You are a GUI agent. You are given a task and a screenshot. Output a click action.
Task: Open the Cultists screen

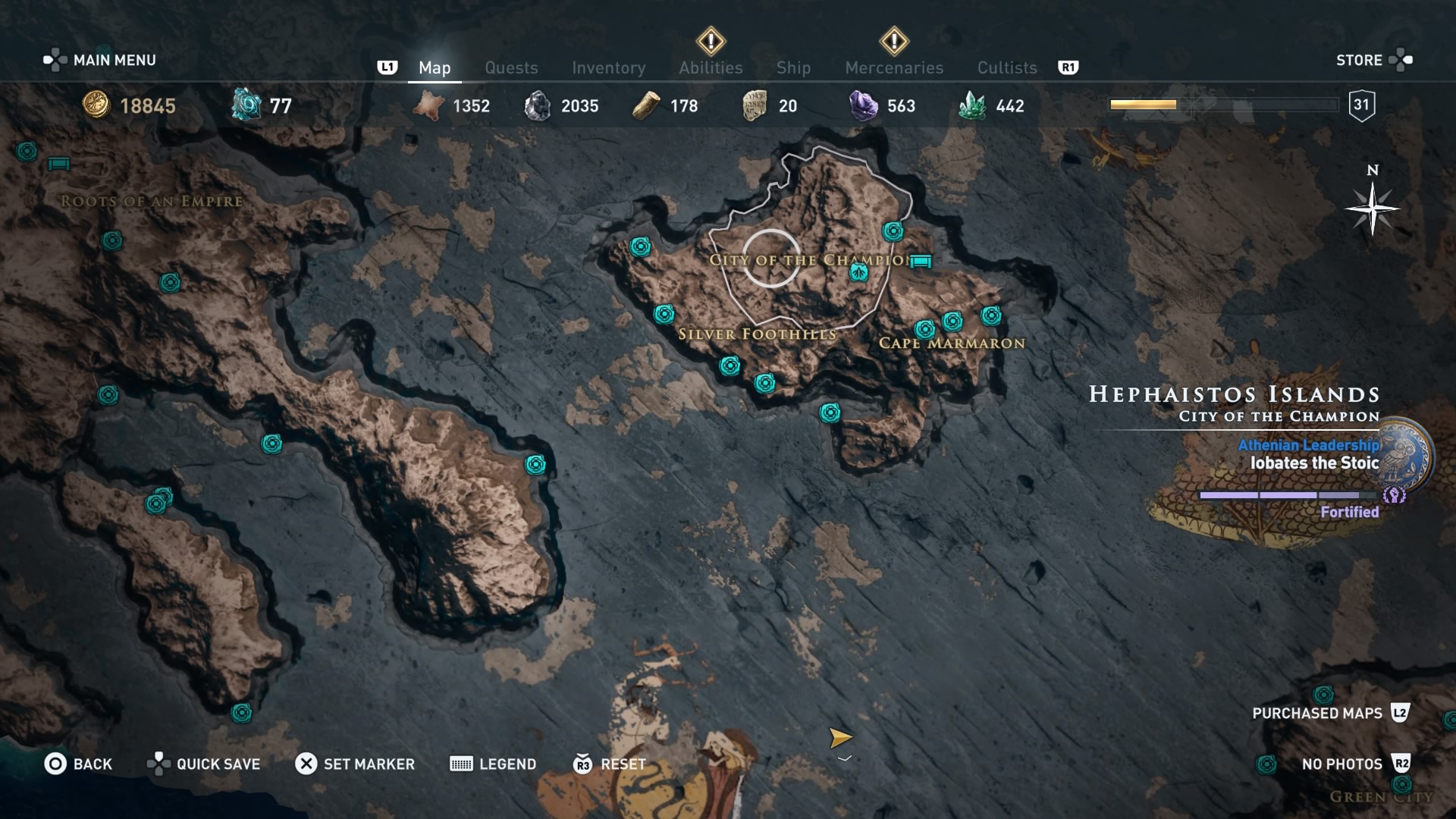pos(1006,67)
